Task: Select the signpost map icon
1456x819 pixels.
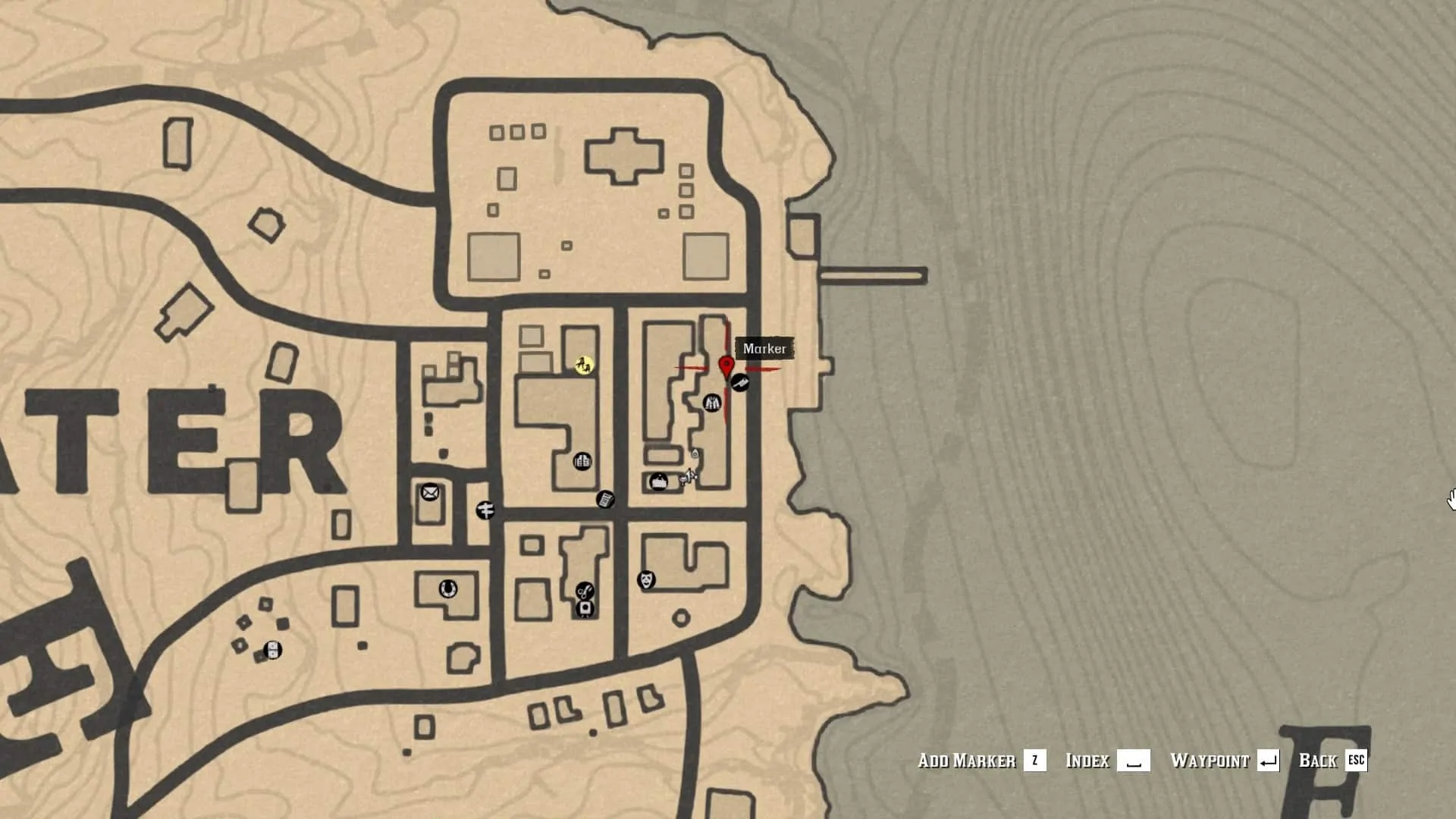Action: point(485,510)
